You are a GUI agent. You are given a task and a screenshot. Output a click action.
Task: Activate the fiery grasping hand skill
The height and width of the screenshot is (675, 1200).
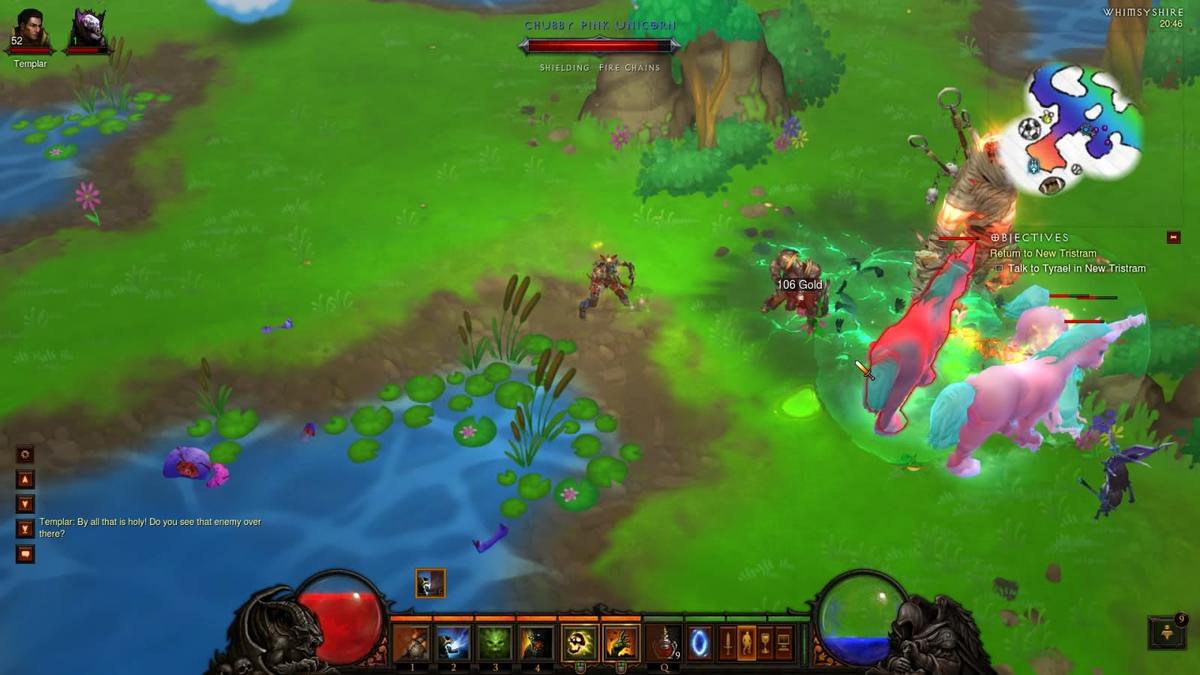[621, 642]
